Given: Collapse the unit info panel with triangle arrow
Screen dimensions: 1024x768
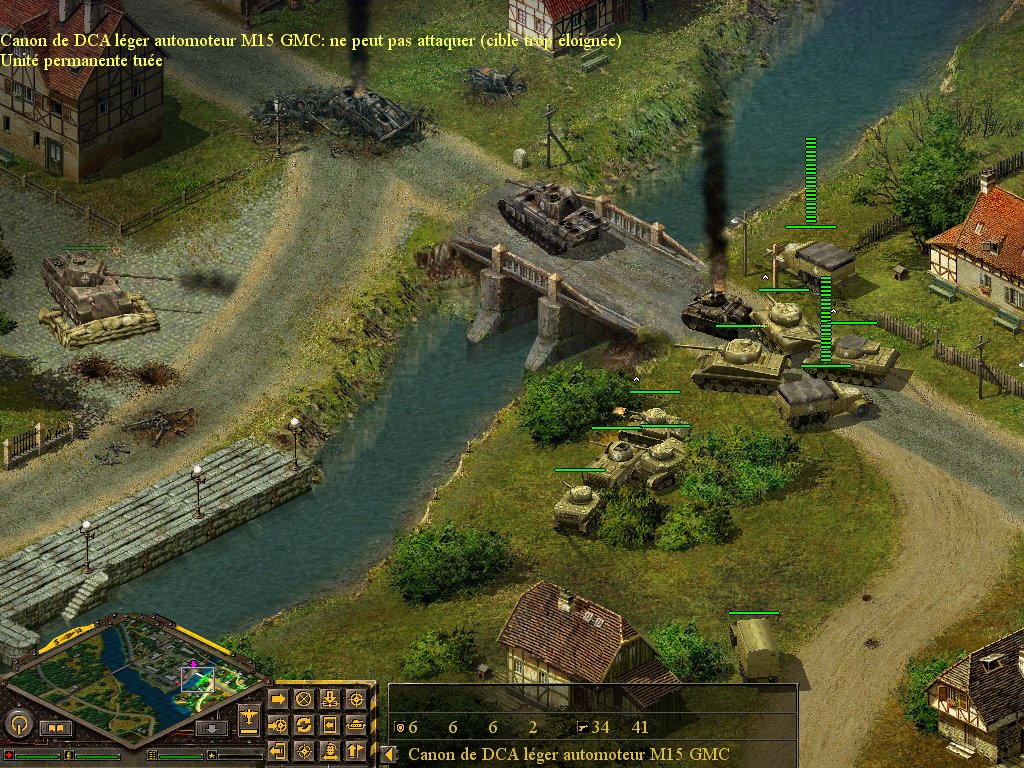Looking at the screenshot, I should [x=388, y=755].
